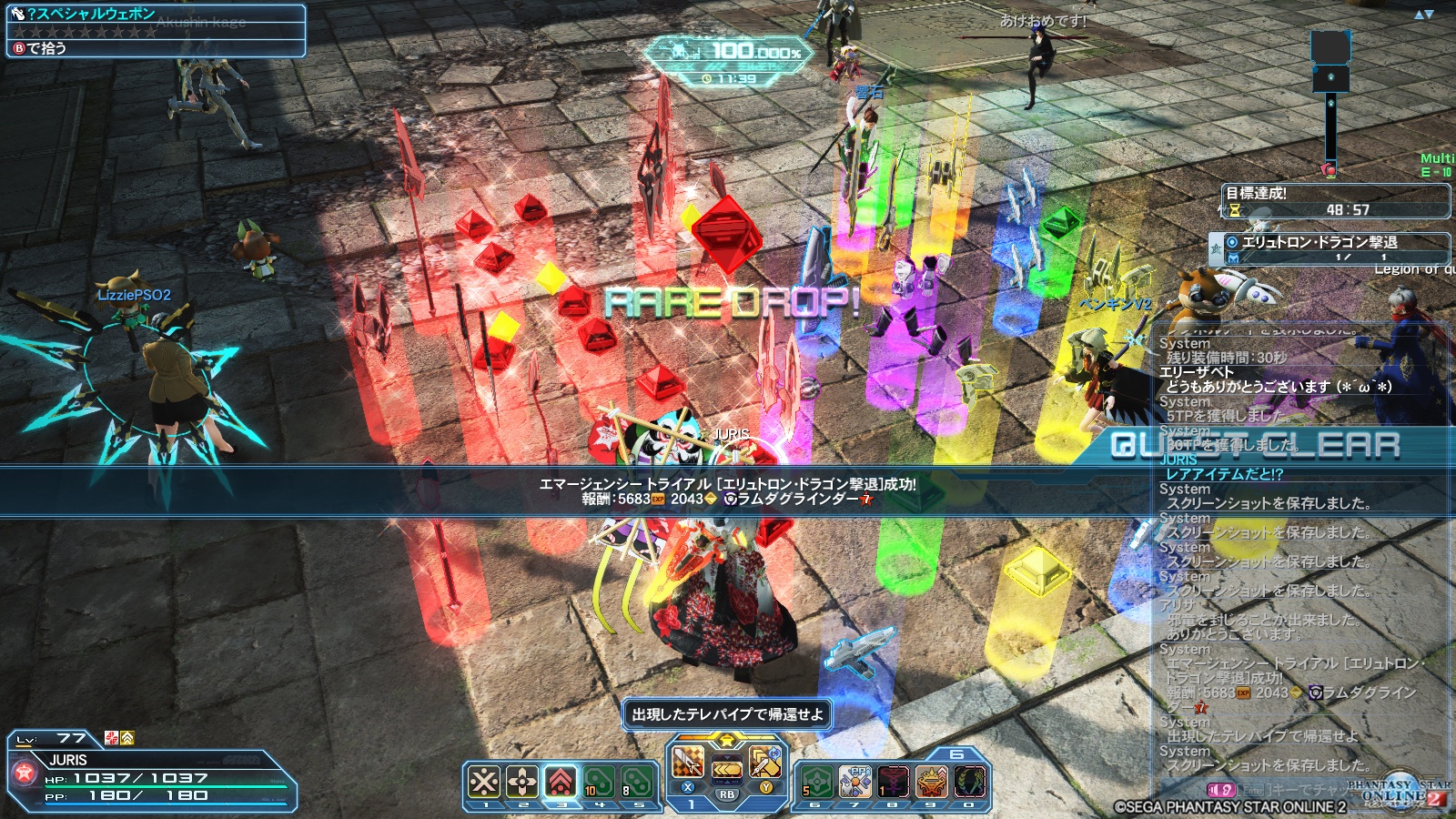Activate the four-petal skill in subpalette slot 2
The image size is (1456, 819).
click(522, 781)
